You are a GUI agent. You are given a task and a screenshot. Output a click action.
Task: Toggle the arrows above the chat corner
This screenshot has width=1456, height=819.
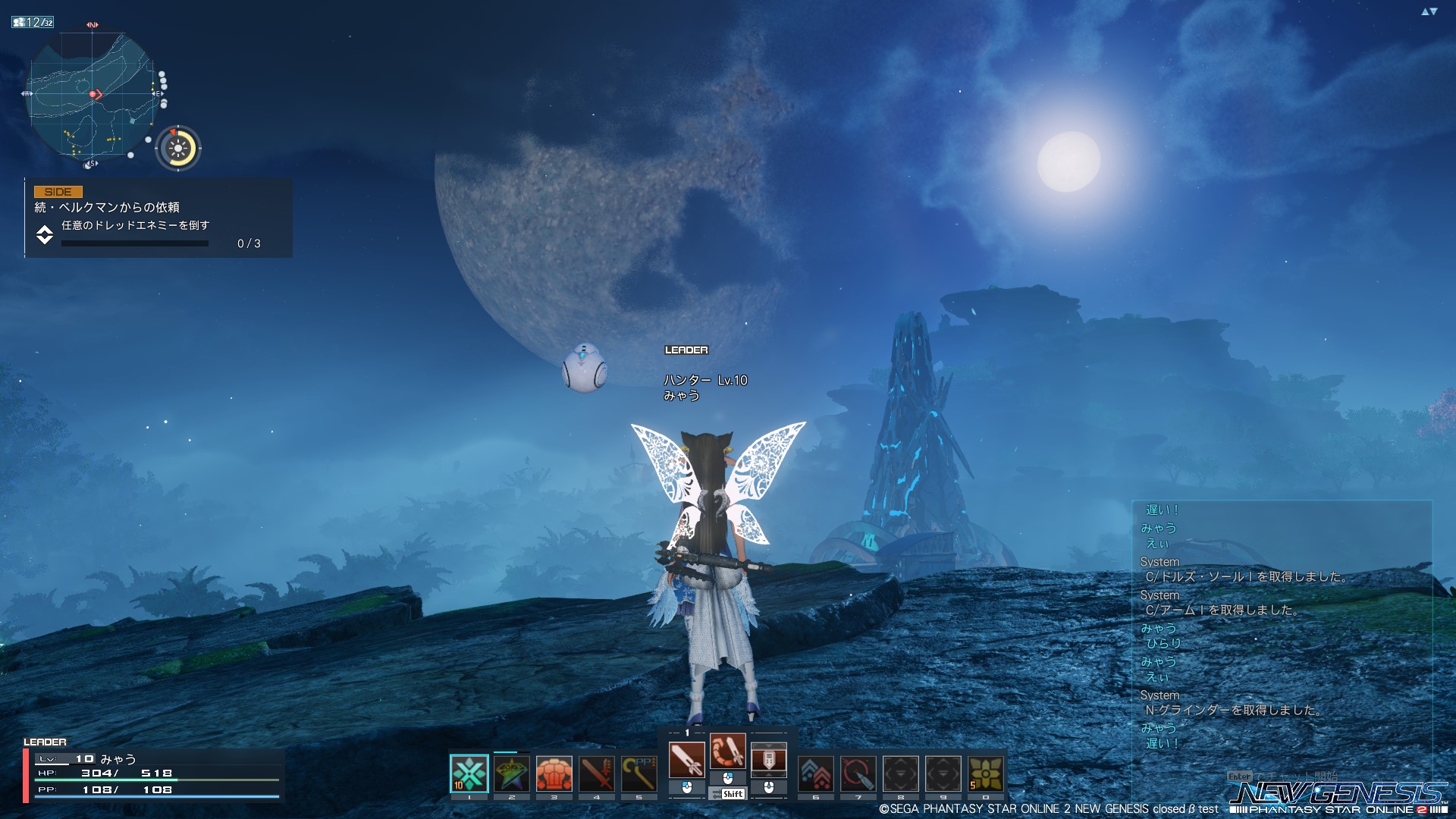(1429, 11)
